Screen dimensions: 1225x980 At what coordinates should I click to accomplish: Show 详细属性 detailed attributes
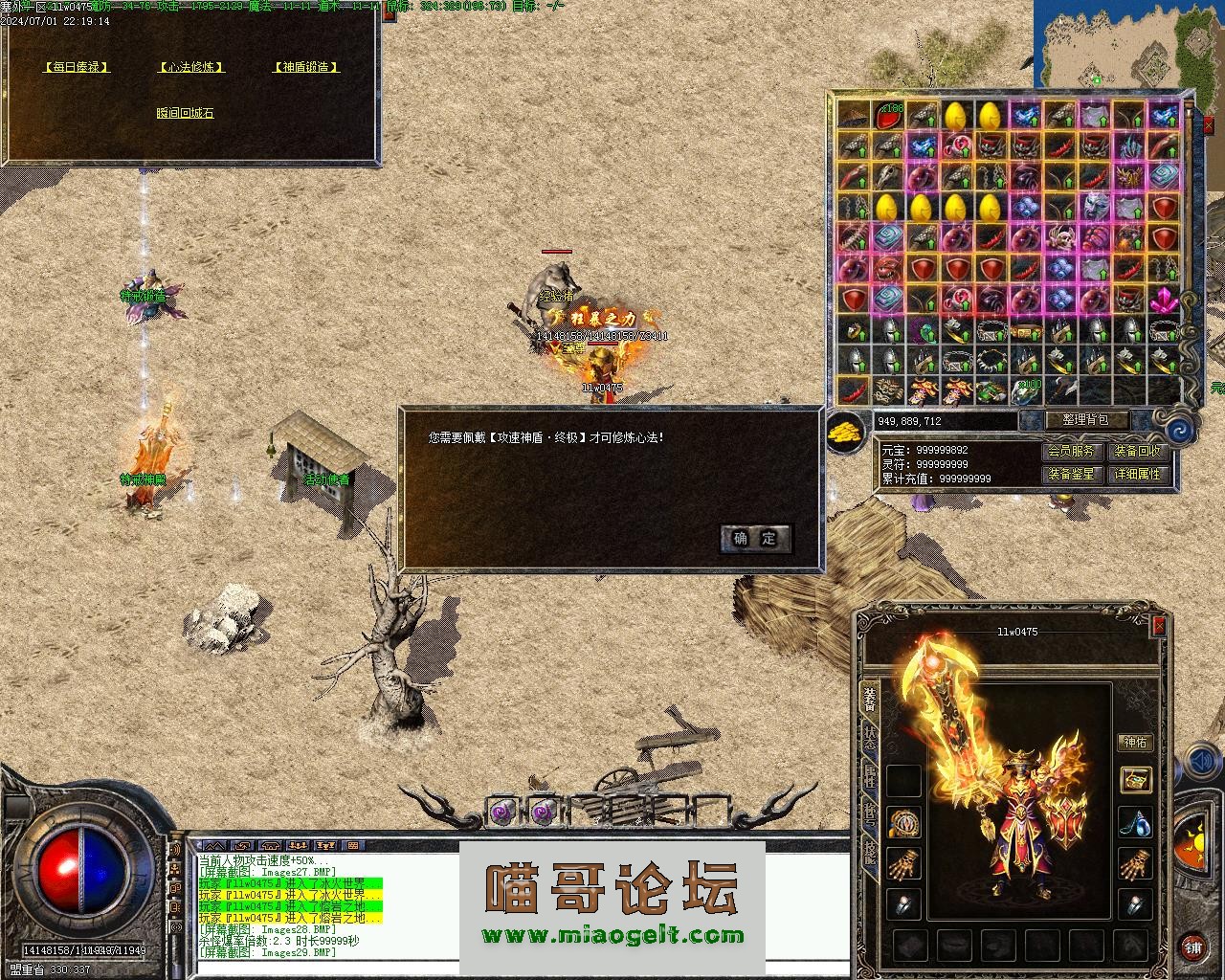click(1137, 474)
